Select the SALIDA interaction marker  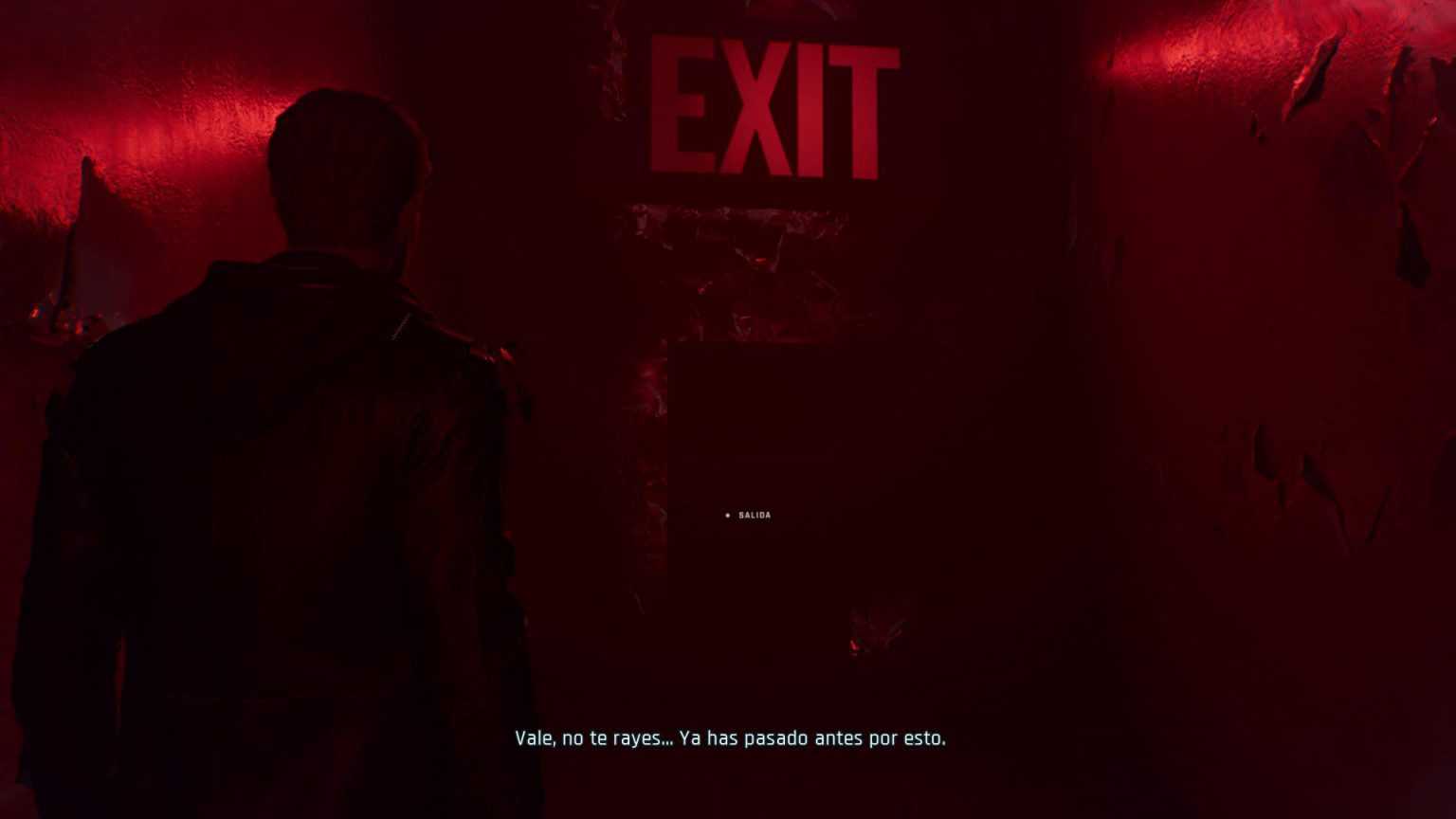click(728, 516)
